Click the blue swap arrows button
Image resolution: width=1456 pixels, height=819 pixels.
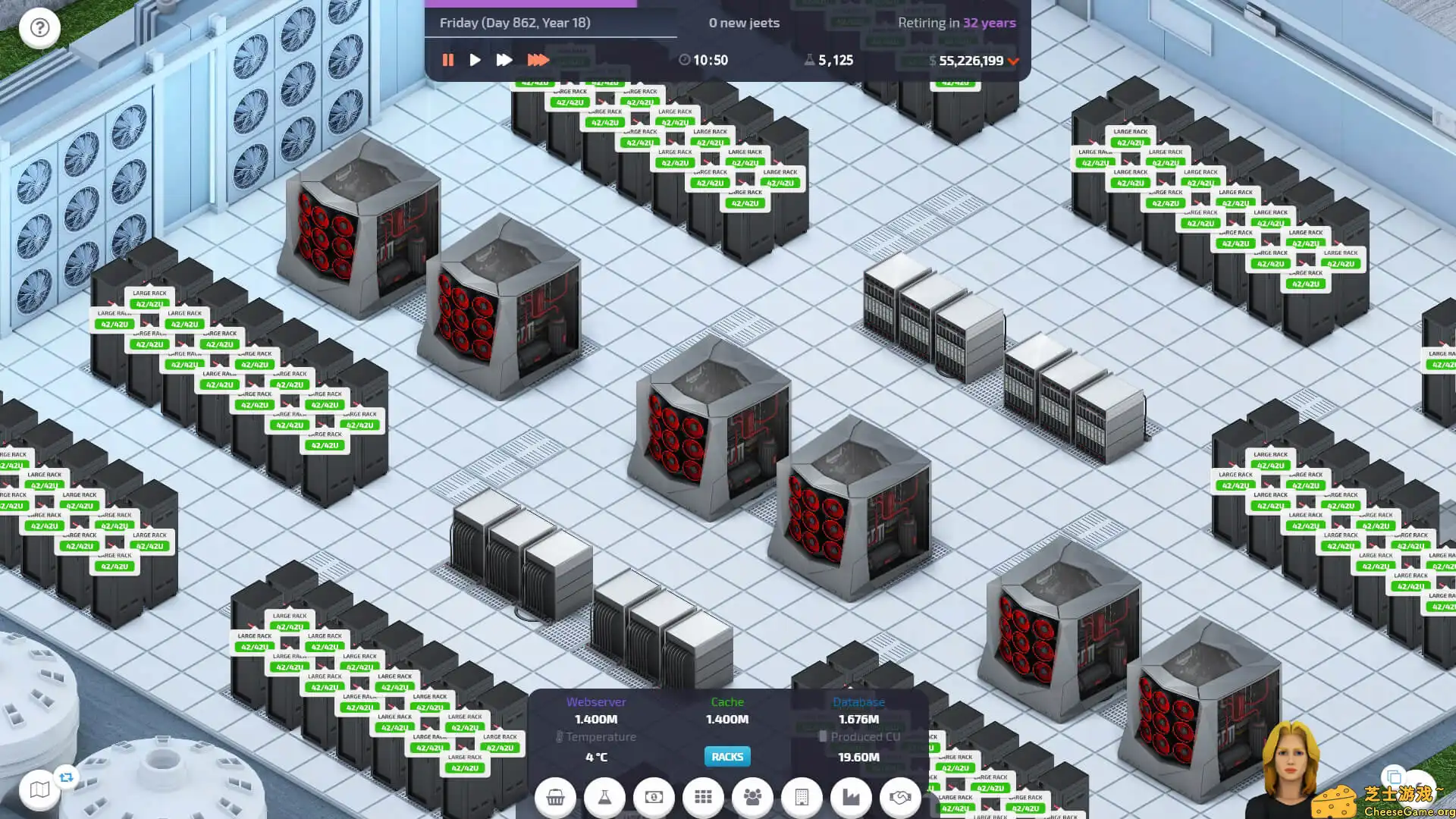click(x=67, y=777)
